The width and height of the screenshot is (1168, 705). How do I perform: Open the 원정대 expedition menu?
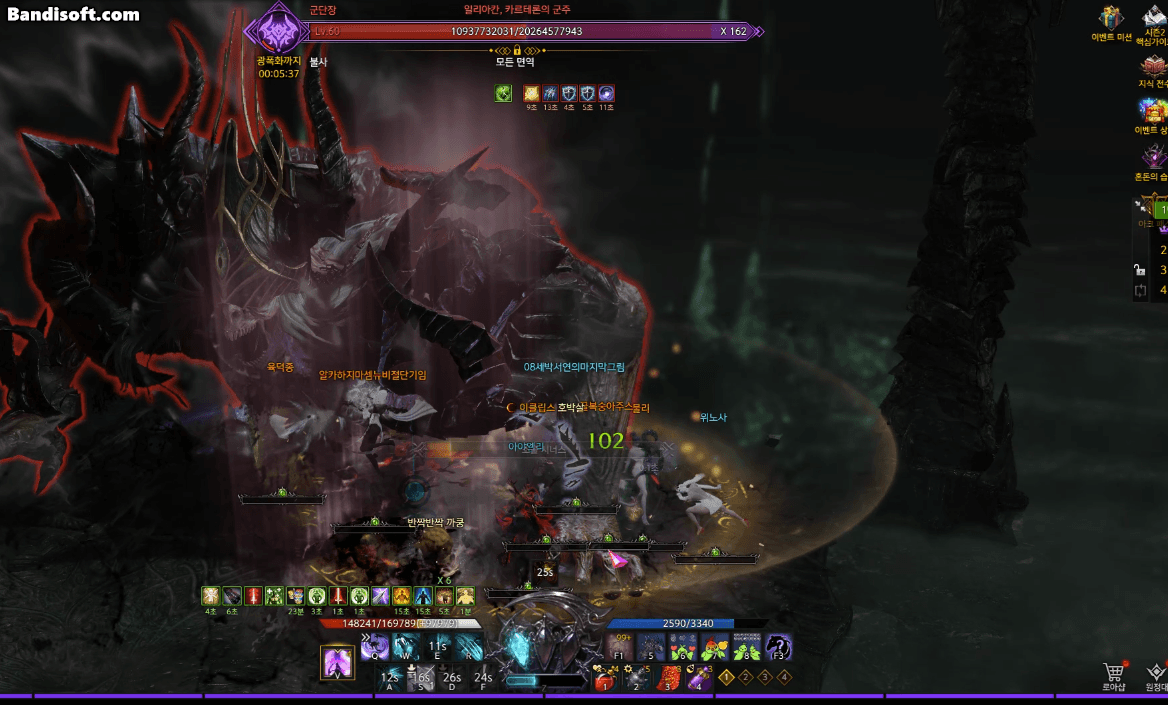click(x=1156, y=673)
